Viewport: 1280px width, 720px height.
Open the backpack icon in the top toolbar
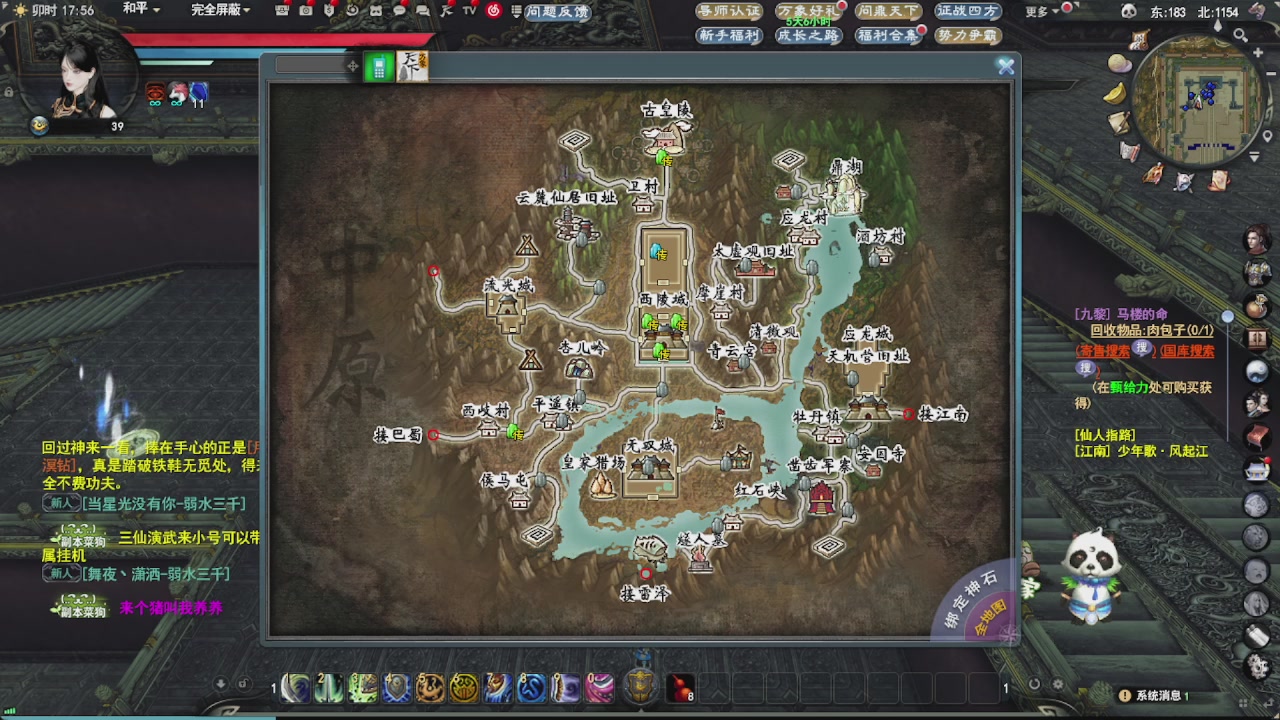(281, 10)
